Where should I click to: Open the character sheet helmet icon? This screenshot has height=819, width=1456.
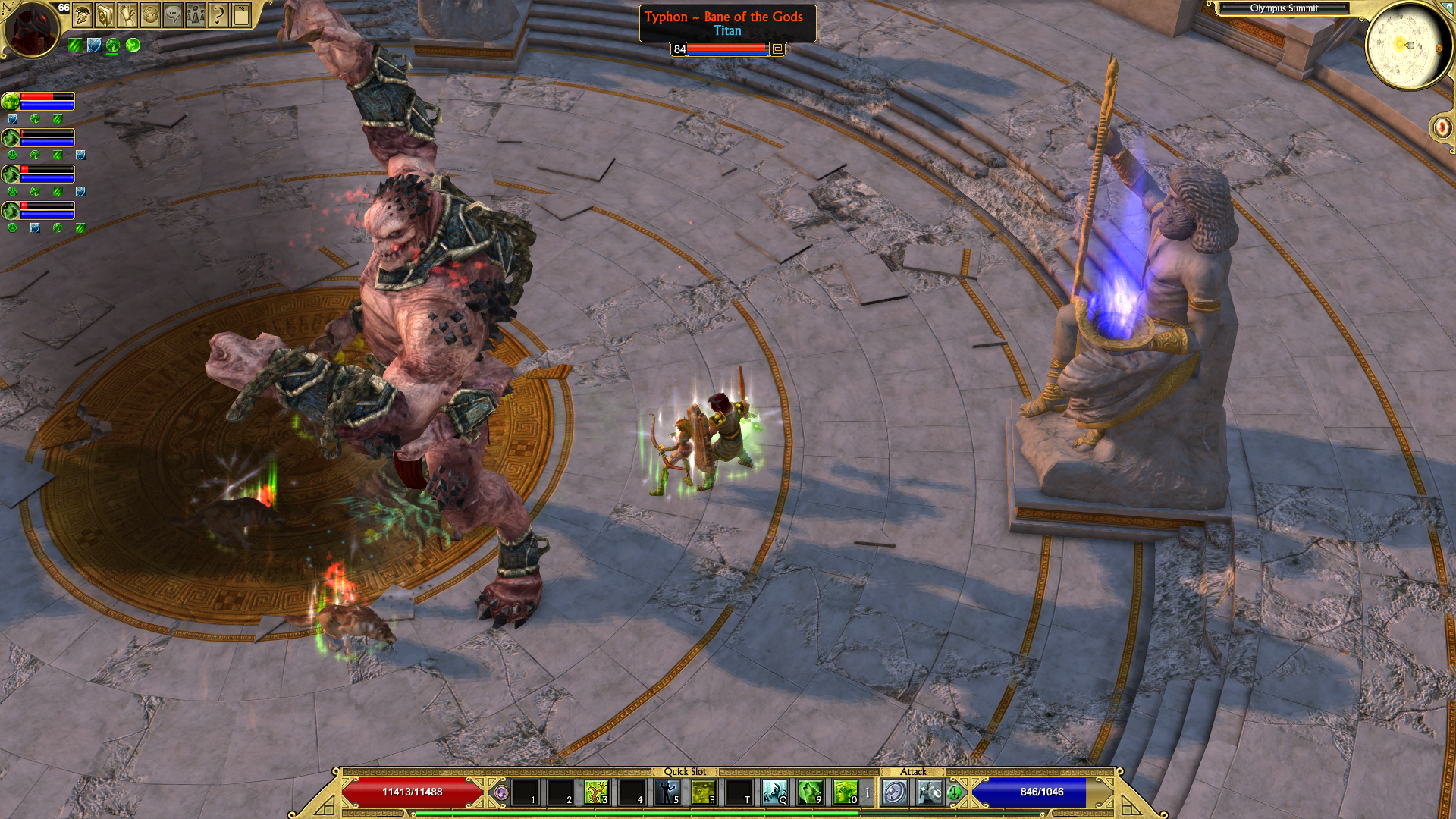tap(83, 14)
